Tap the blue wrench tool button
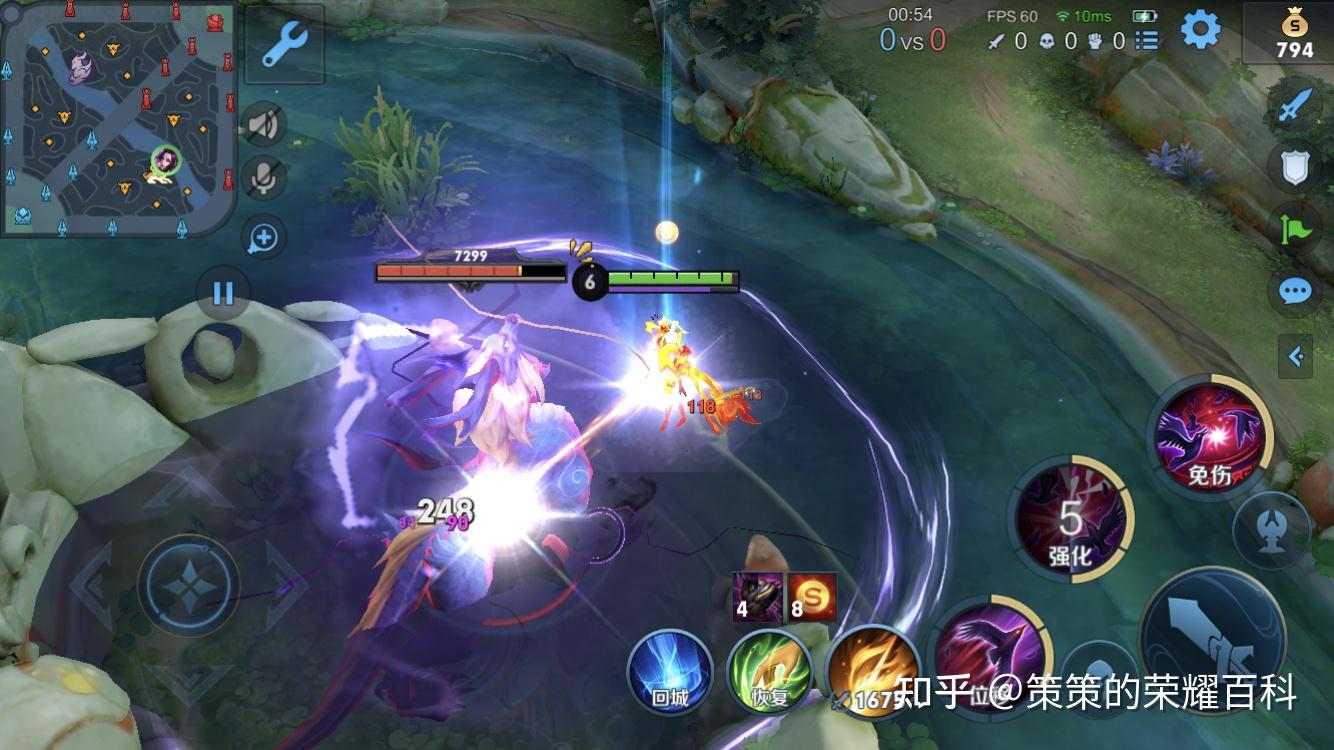 point(284,45)
